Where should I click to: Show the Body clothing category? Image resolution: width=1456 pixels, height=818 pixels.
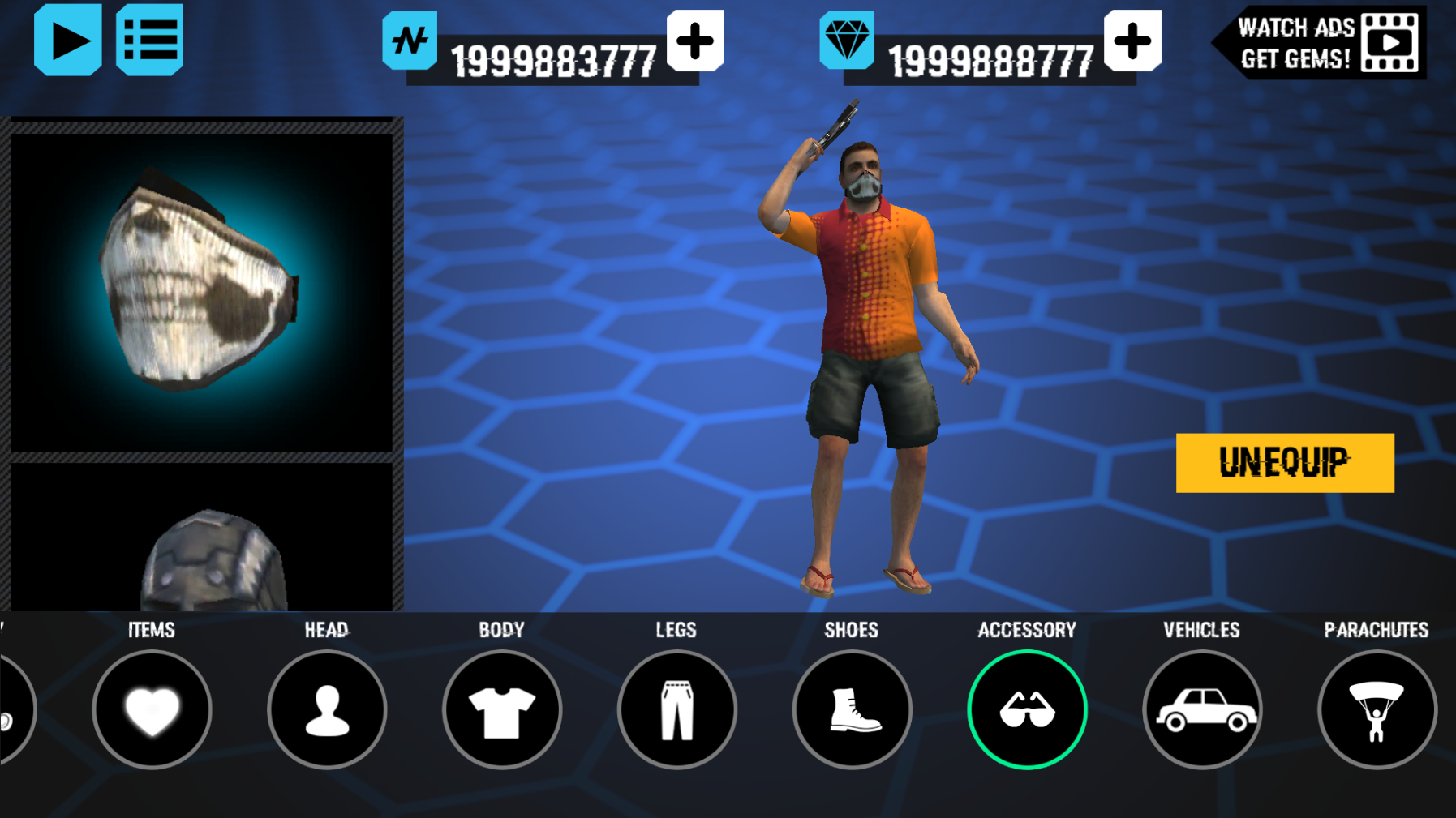click(502, 709)
